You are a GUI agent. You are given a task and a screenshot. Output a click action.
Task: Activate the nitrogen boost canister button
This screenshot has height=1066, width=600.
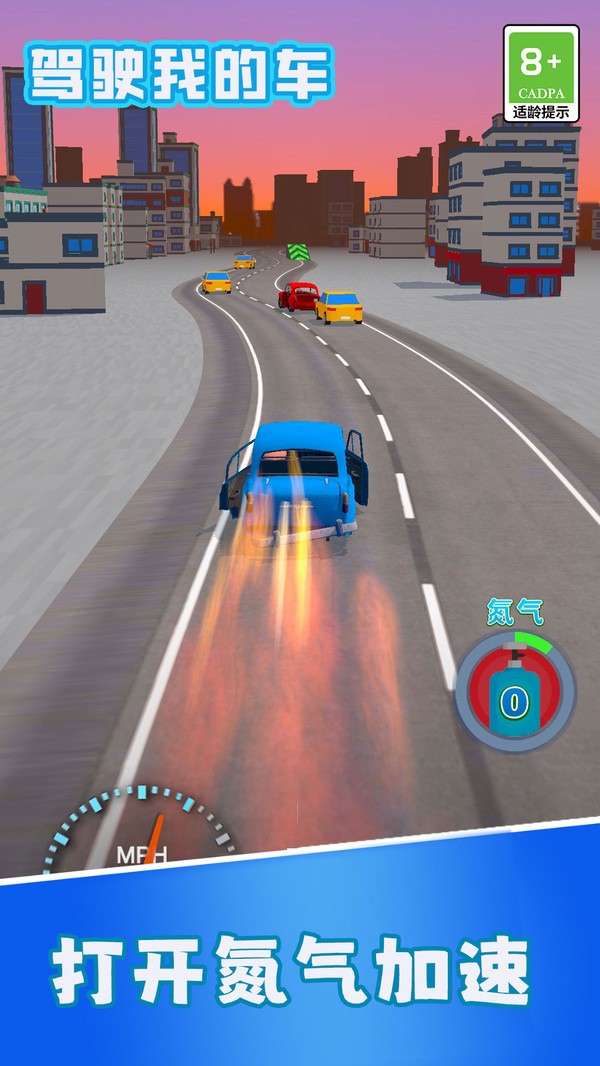[515, 691]
